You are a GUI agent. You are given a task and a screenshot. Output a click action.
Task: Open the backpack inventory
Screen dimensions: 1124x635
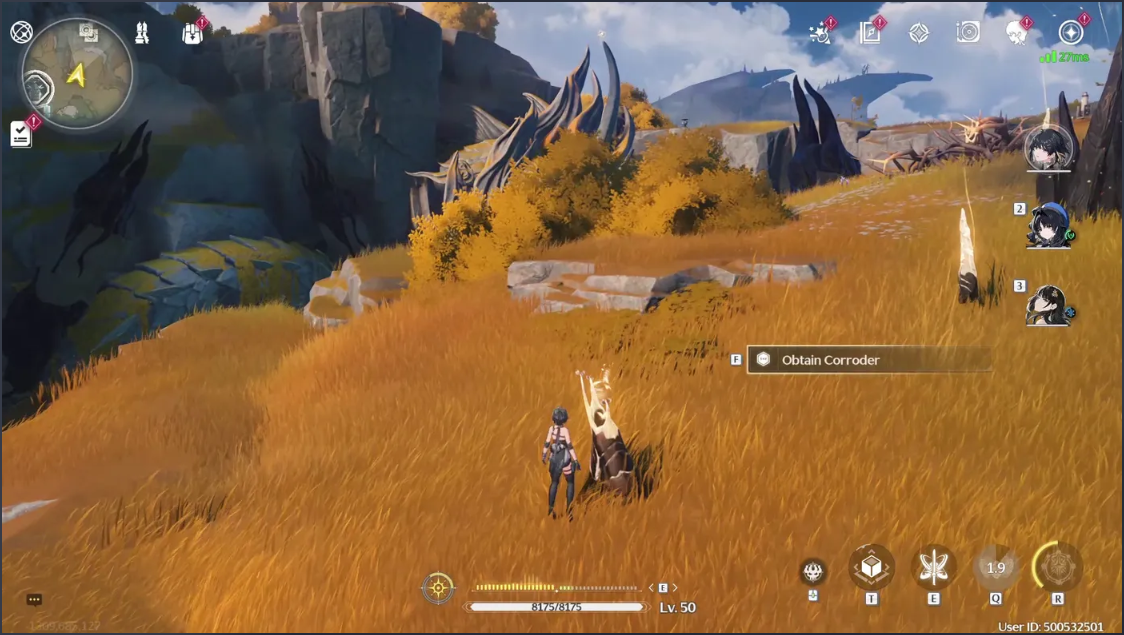pos(193,33)
